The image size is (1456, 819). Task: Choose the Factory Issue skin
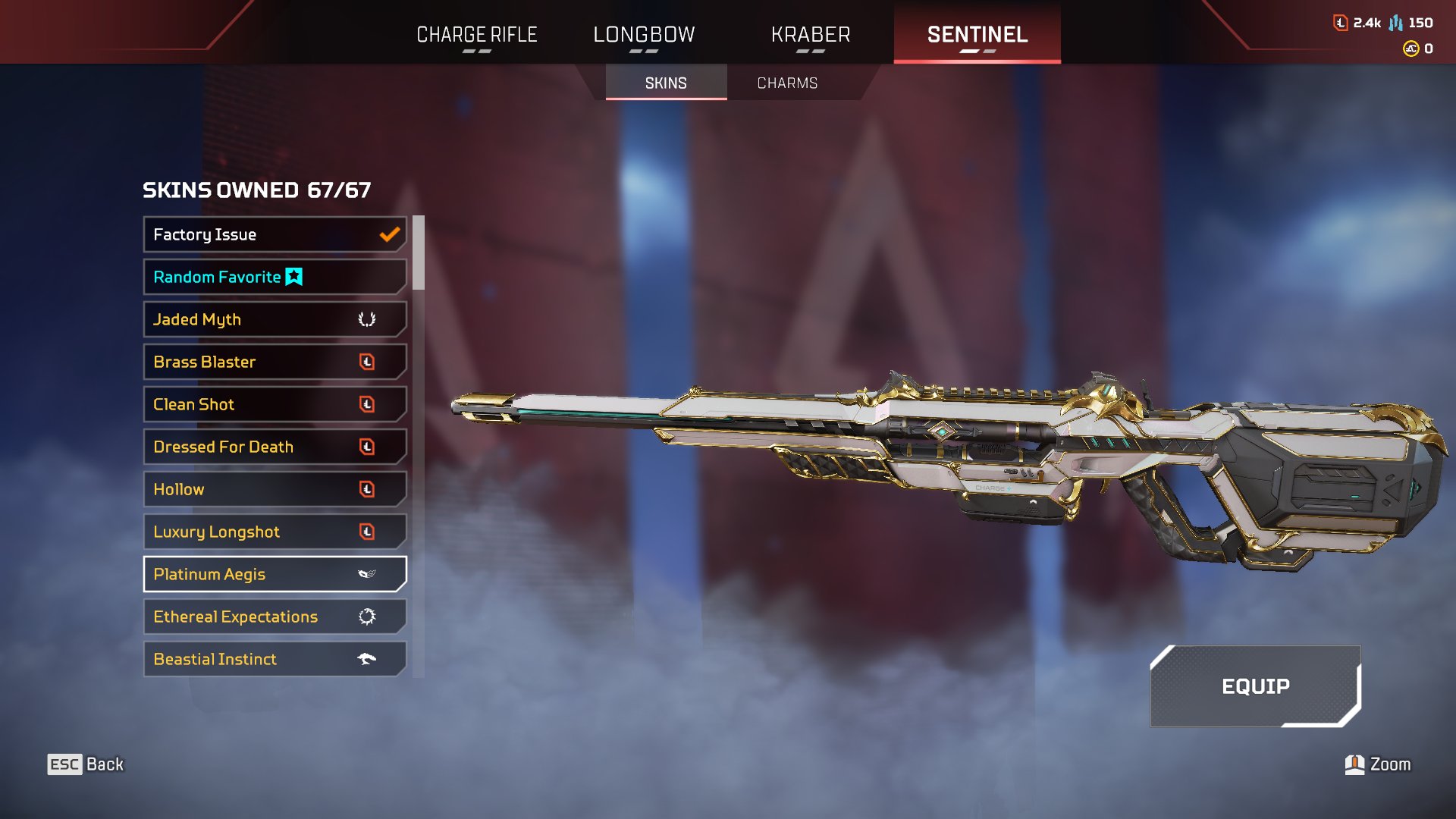275,234
